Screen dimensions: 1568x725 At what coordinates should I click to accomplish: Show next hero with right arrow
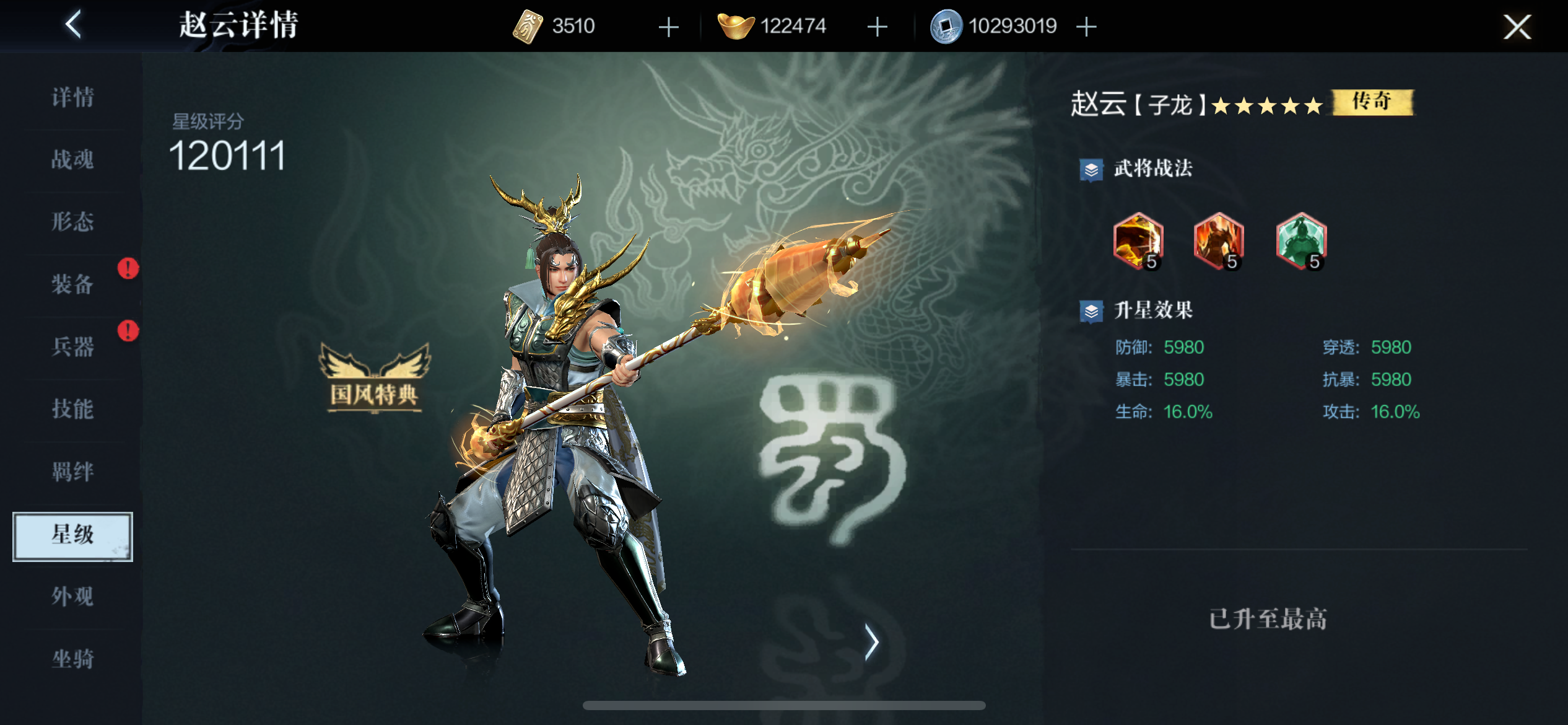(871, 642)
